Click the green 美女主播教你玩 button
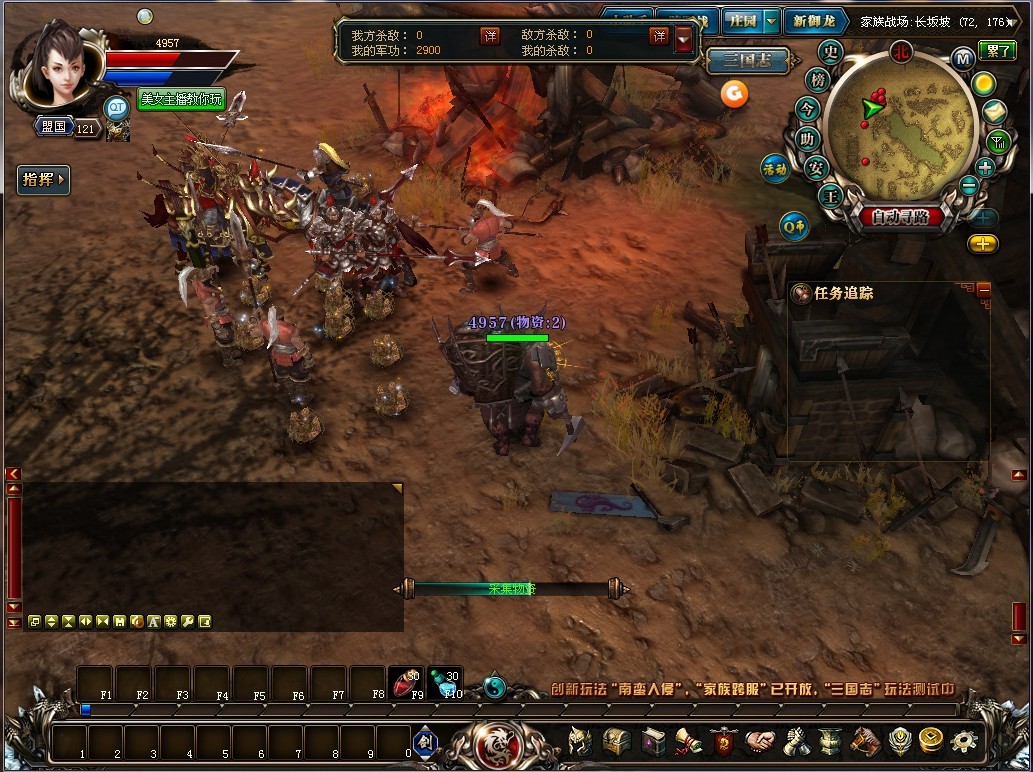Screen dimensions: 1033x772 point(181,99)
